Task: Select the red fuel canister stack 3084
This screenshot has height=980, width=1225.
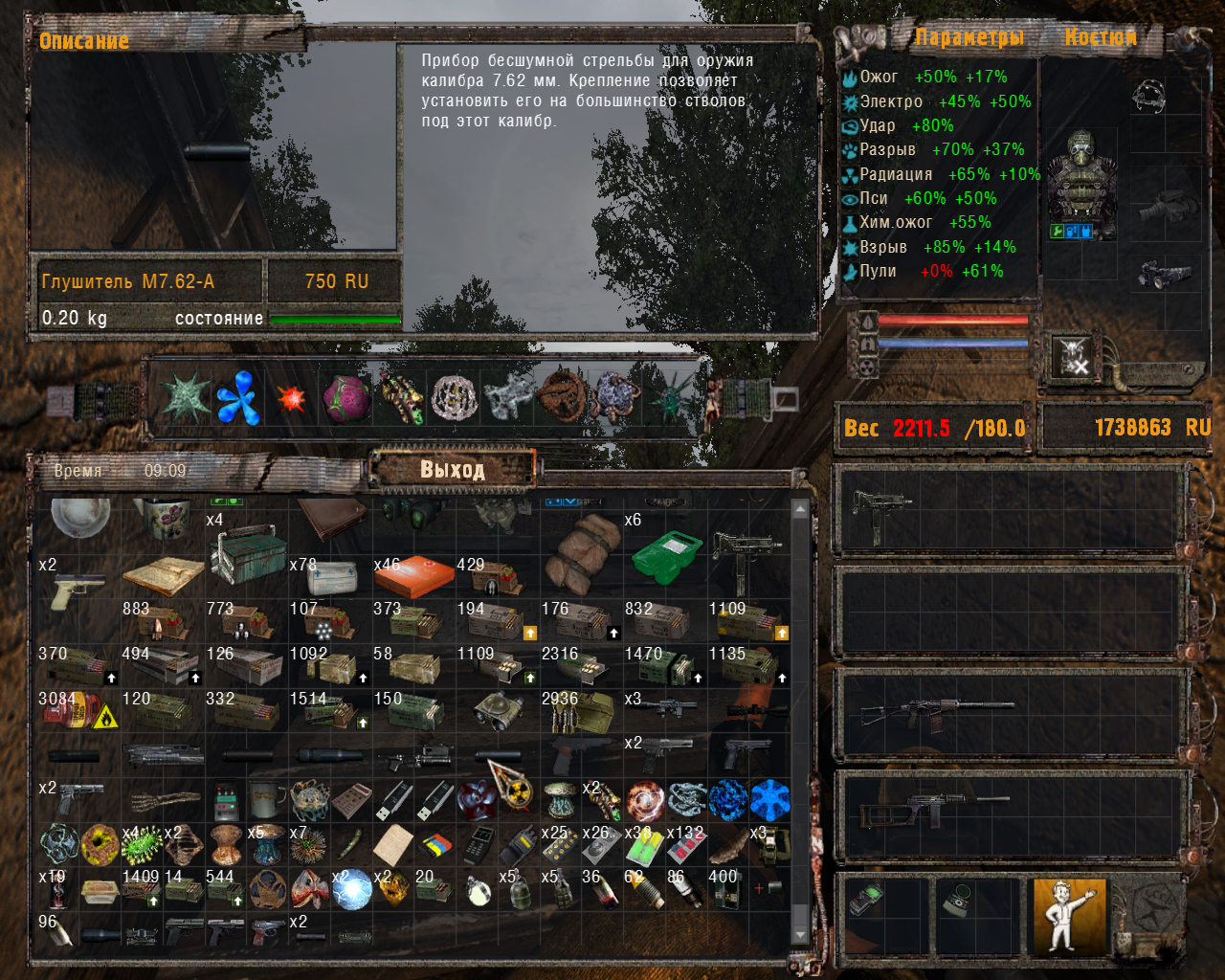Action: [x=77, y=711]
